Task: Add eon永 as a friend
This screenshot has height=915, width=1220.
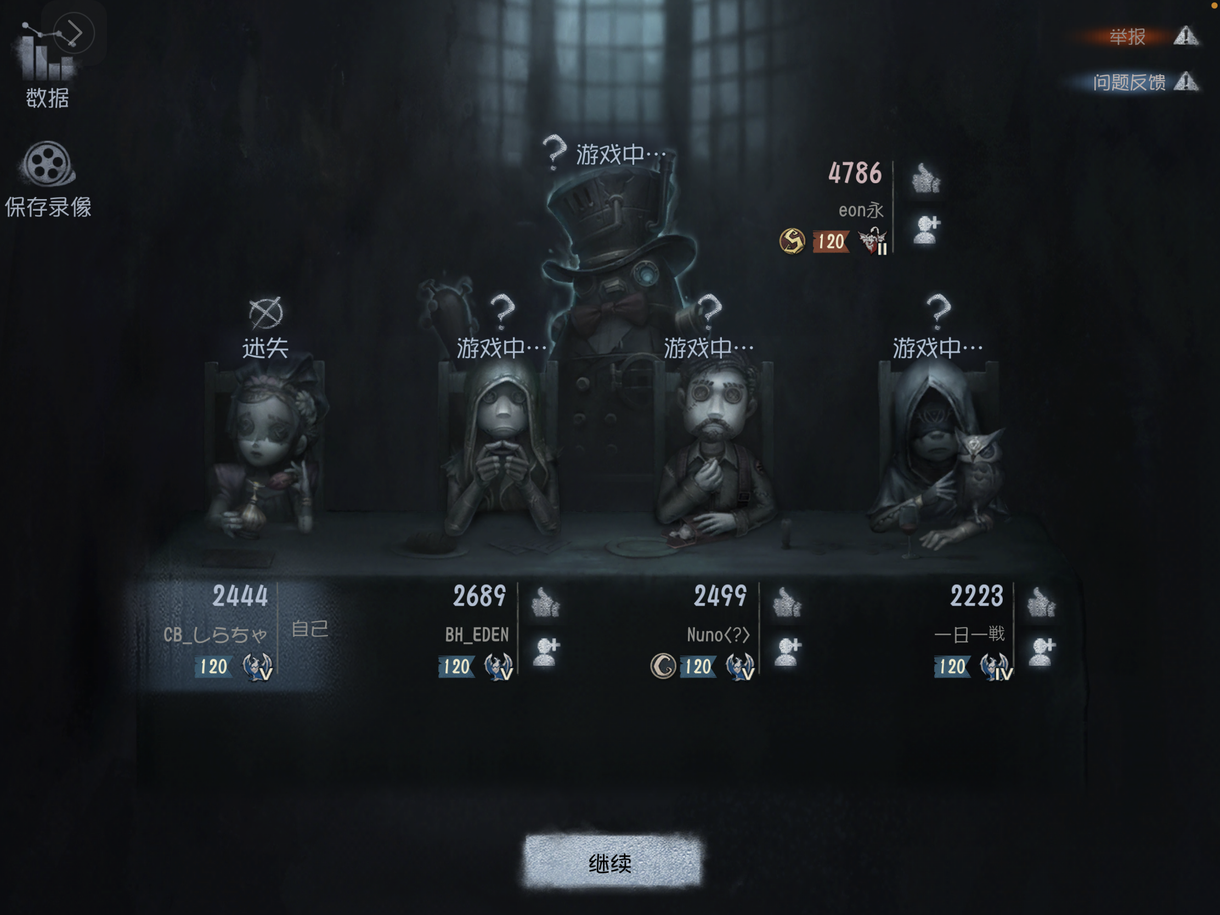Action: point(926,229)
